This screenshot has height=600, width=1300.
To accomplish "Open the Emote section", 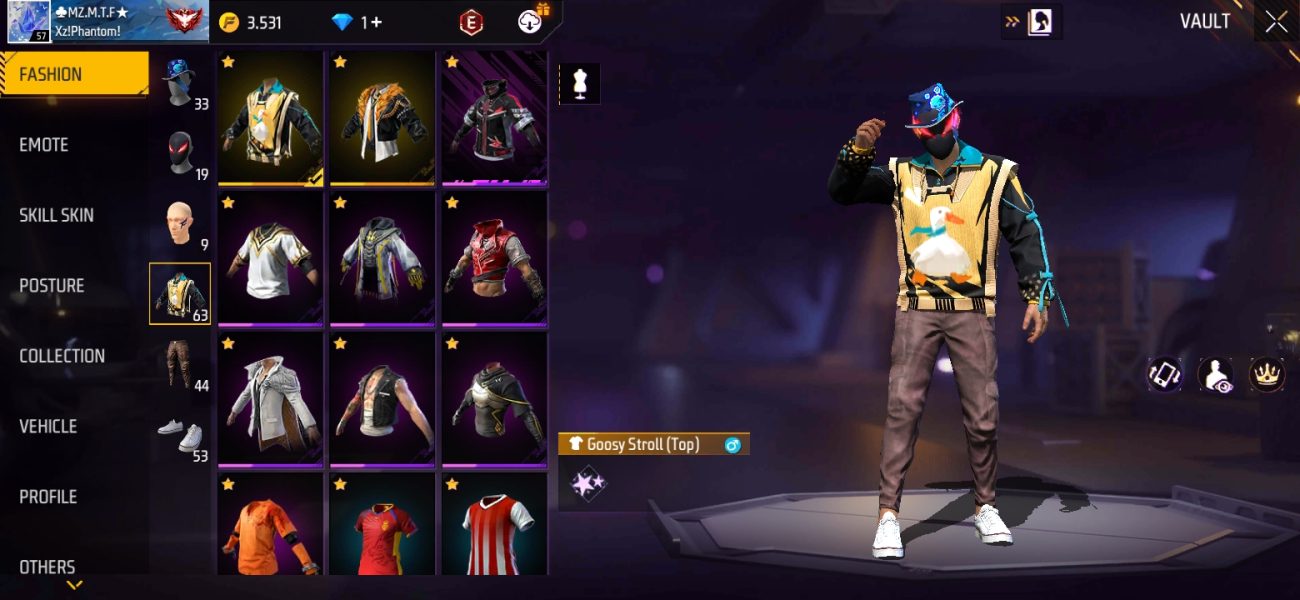I will tap(45, 145).
